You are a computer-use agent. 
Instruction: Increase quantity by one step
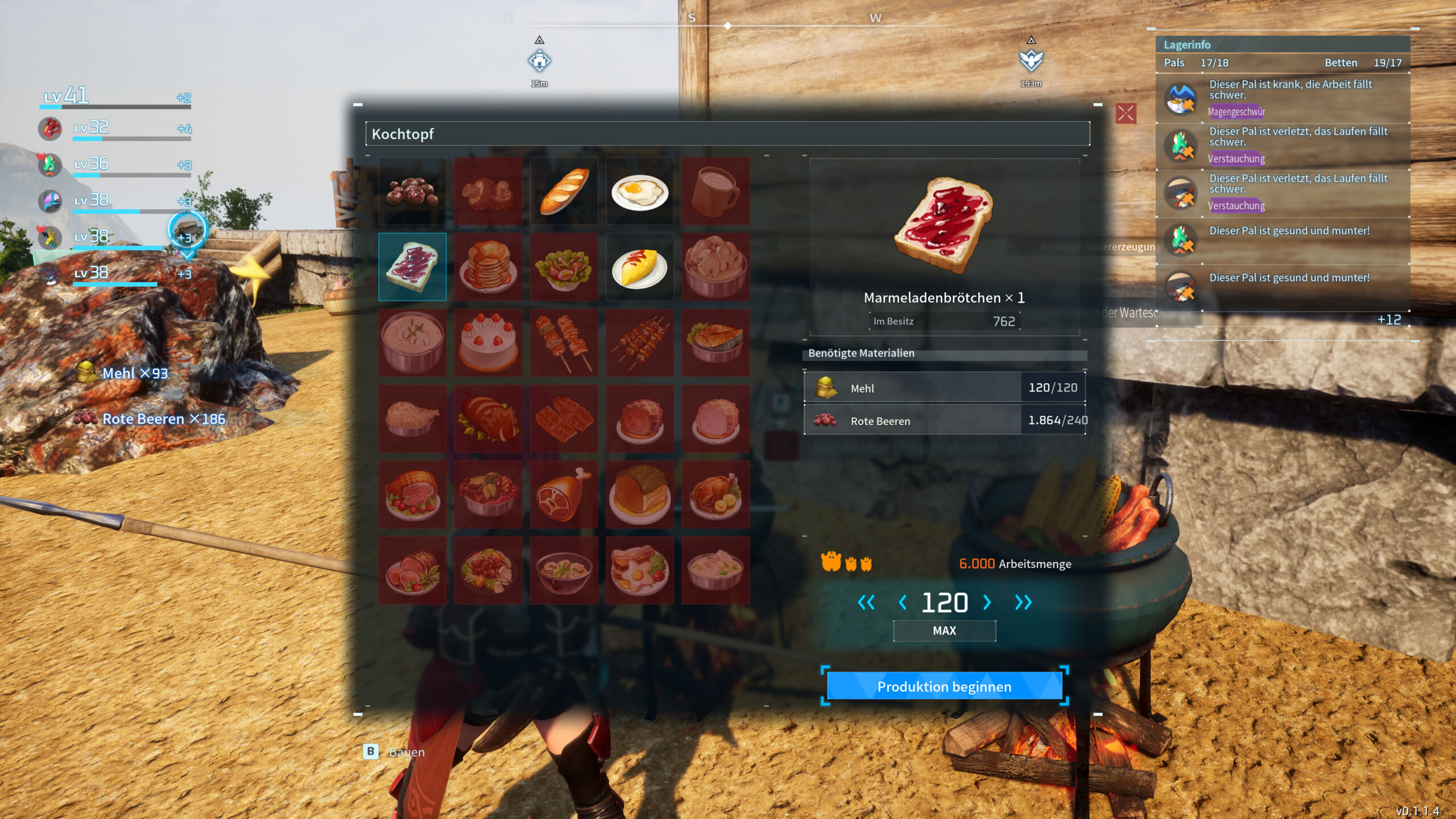click(987, 602)
